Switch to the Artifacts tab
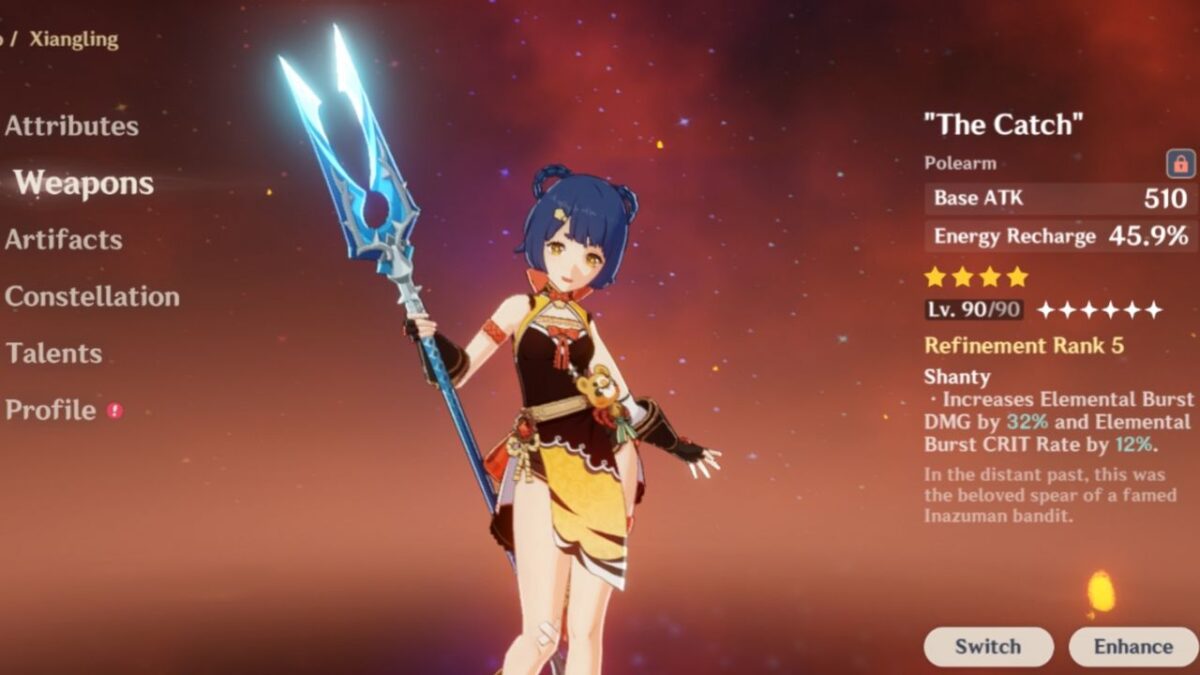The height and width of the screenshot is (675, 1200). point(64,240)
